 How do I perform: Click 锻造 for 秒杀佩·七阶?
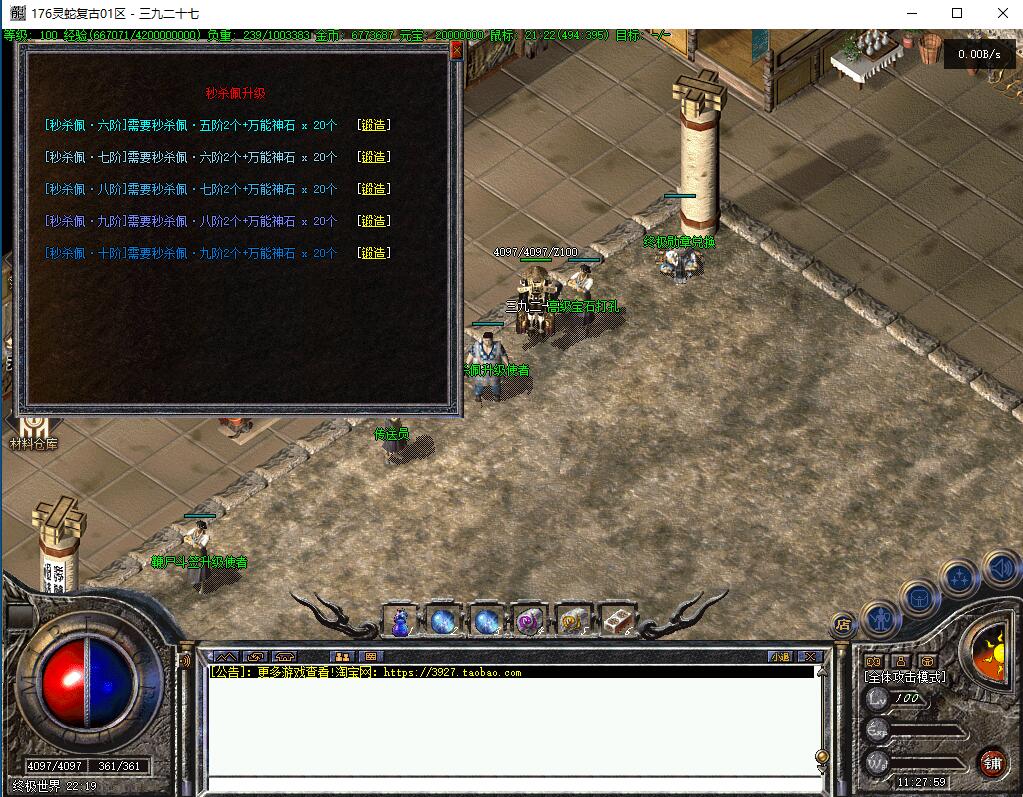click(x=373, y=157)
